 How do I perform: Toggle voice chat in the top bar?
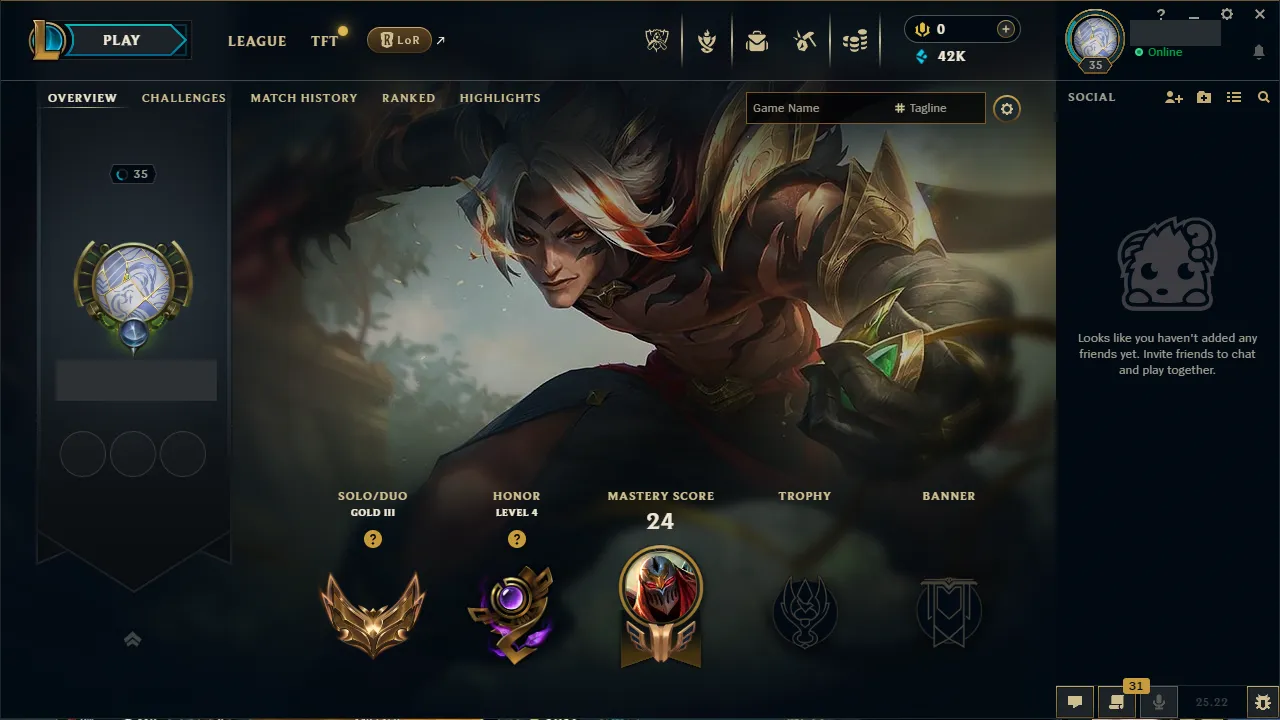point(921,29)
